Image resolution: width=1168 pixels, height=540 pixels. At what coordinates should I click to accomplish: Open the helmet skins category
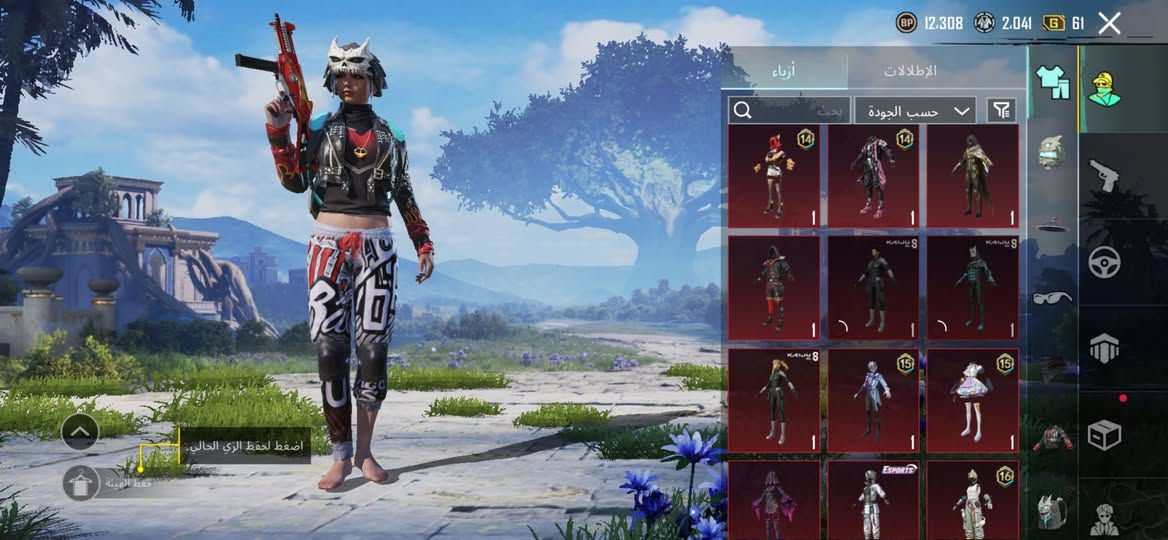(1050, 151)
